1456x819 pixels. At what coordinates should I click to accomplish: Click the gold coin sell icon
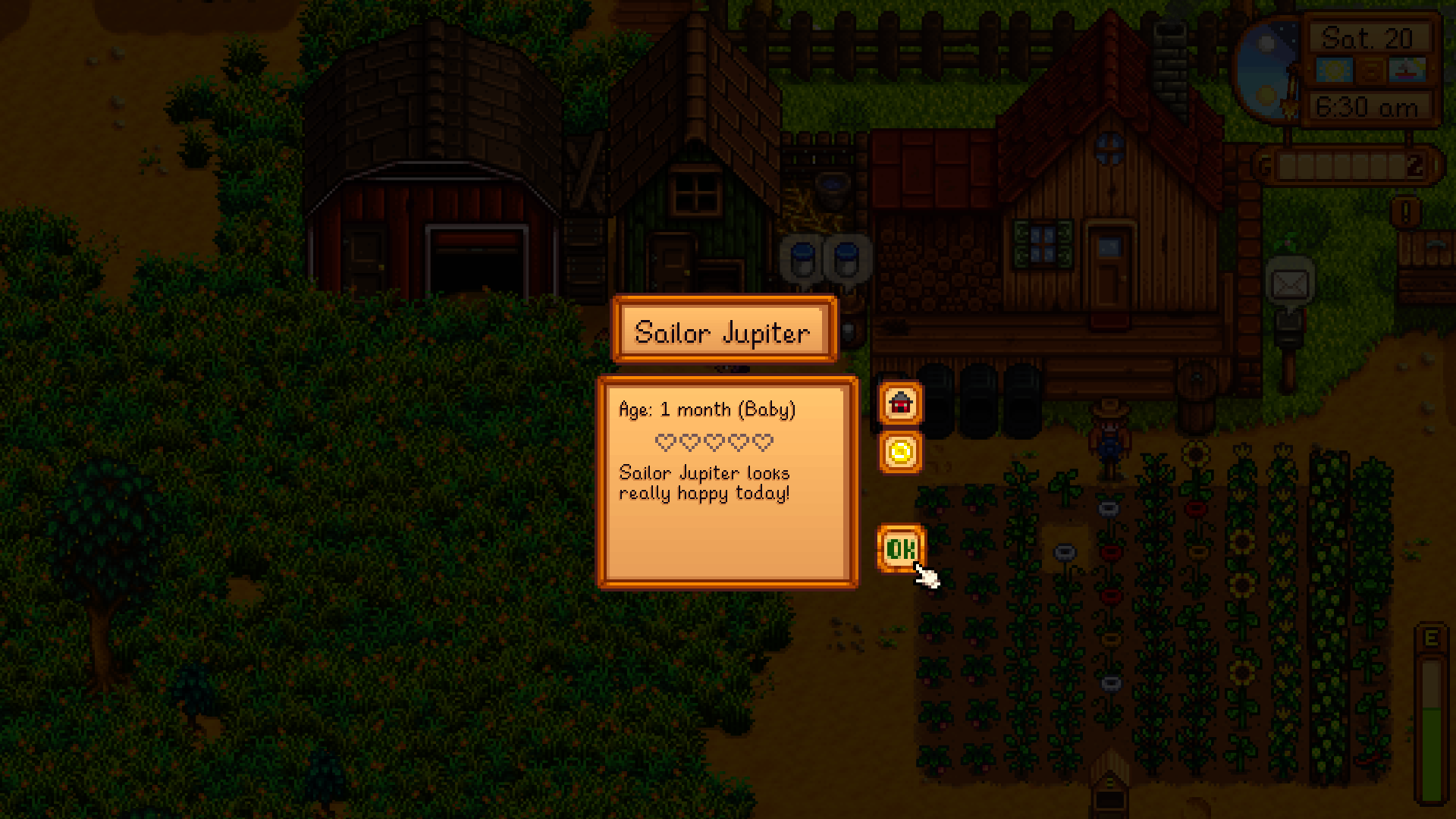click(x=899, y=451)
